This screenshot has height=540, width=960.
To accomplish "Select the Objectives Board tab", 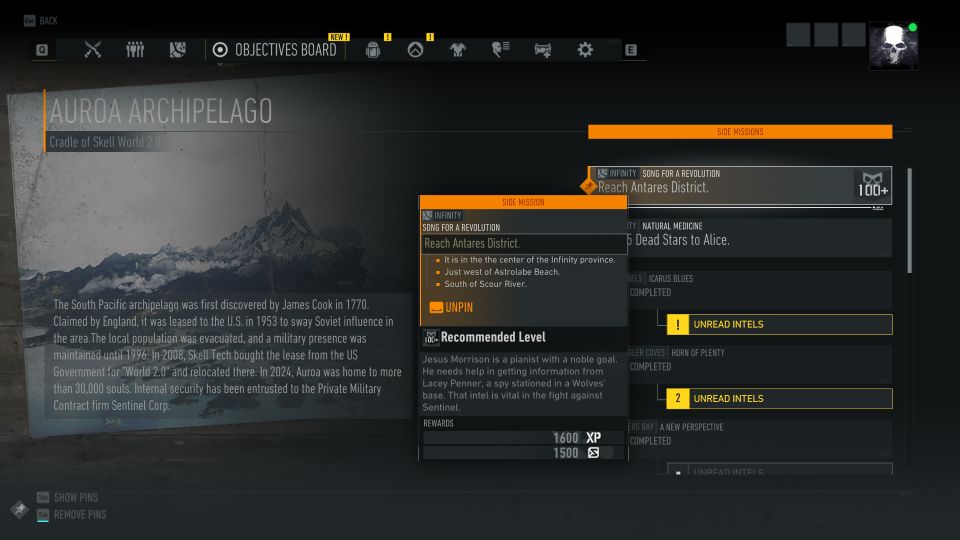I will 272,49.
